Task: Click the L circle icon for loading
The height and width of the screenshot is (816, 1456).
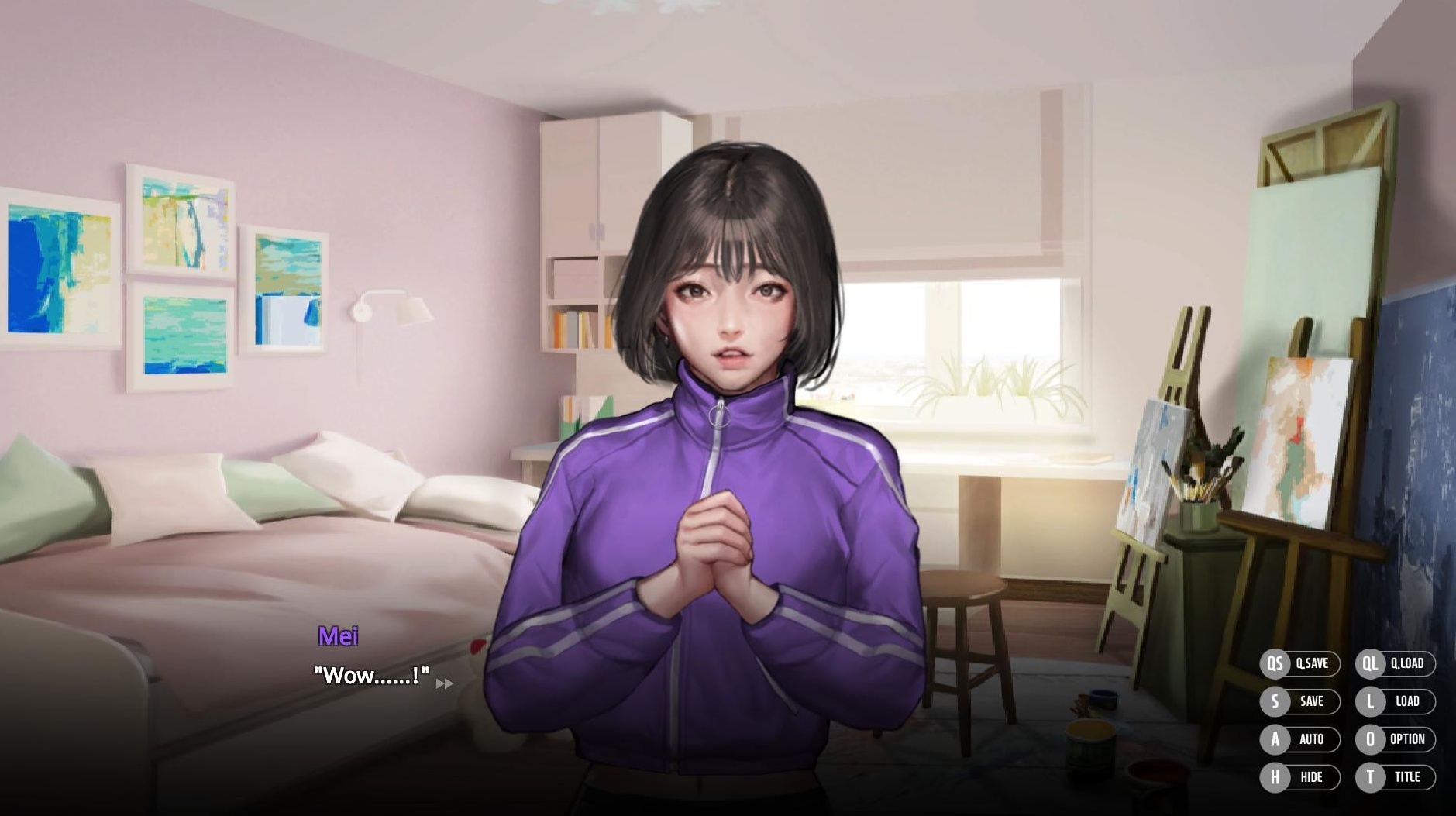Action: tap(1370, 702)
